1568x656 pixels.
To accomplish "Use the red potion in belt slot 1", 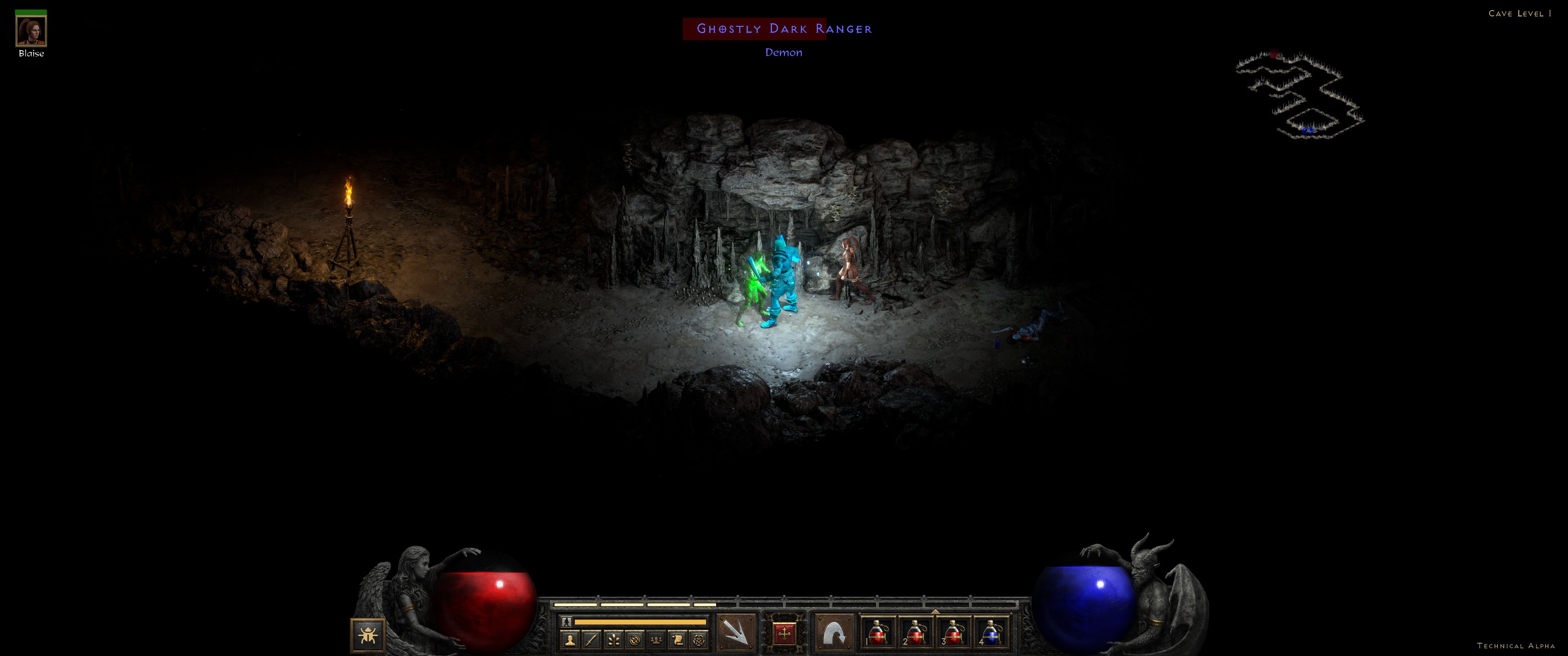I will [877, 633].
